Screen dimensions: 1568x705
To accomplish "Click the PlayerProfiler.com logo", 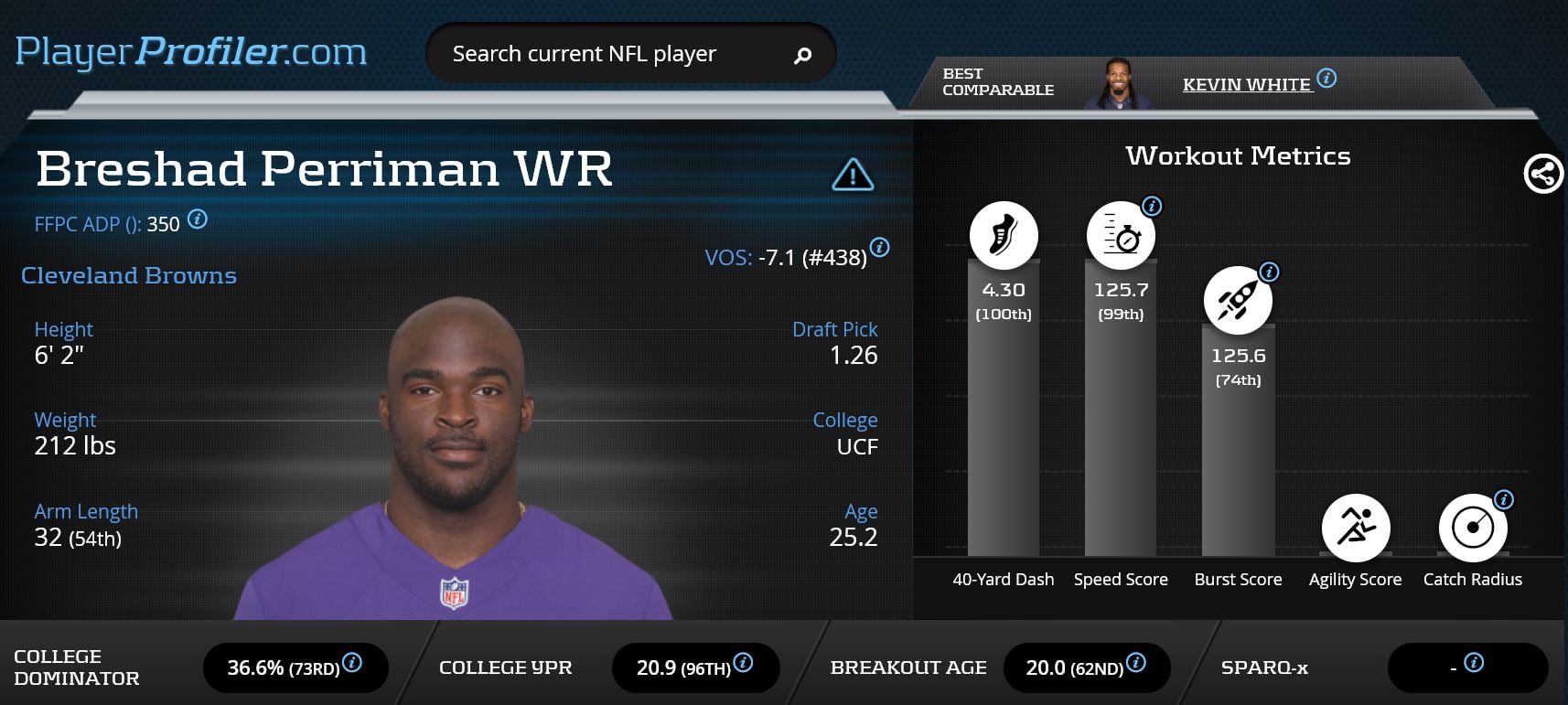I will [x=191, y=52].
